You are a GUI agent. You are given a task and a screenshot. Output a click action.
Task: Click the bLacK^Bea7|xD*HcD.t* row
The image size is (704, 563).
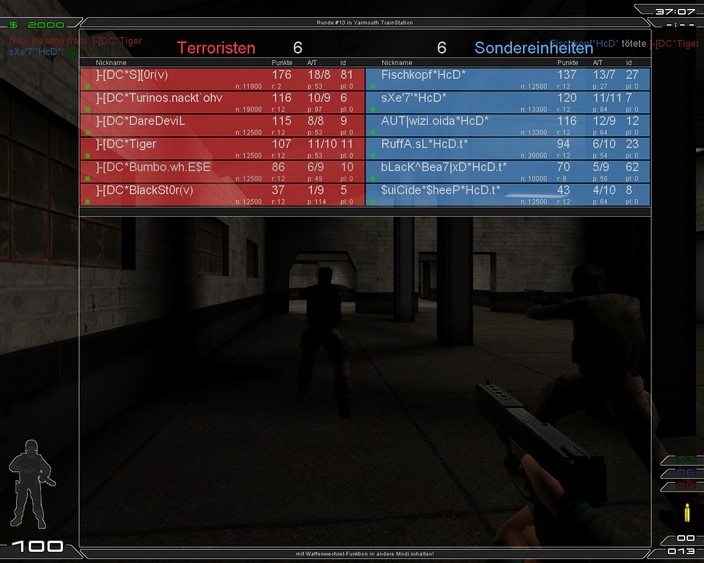(508, 171)
